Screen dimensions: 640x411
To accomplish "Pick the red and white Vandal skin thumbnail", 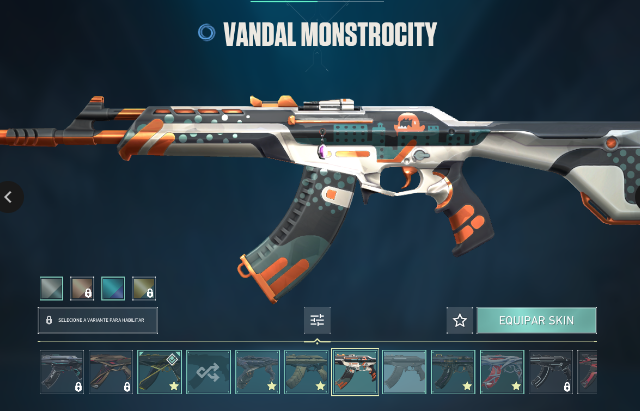I will [x=501, y=372].
